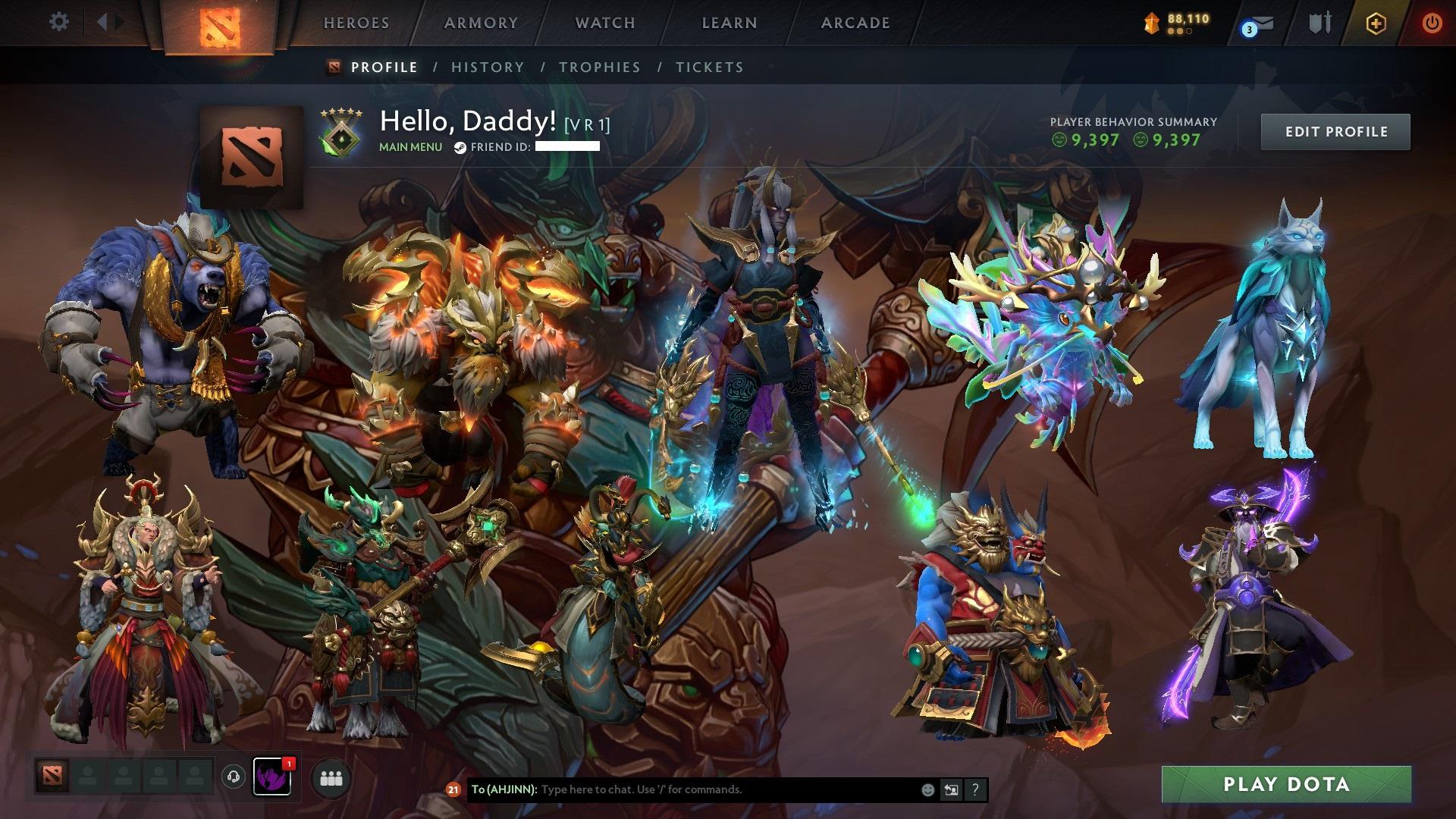This screenshot has height=819, width=1456.
Task: Open the emoticon picker in chat bar
Action: tap(927, 789)
